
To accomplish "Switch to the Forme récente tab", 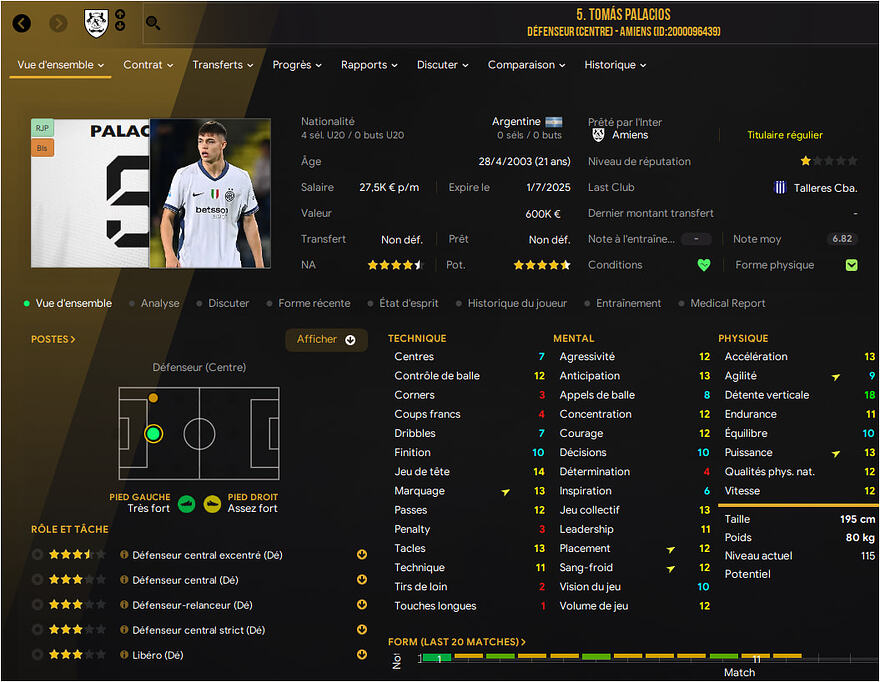I will 314,303.
